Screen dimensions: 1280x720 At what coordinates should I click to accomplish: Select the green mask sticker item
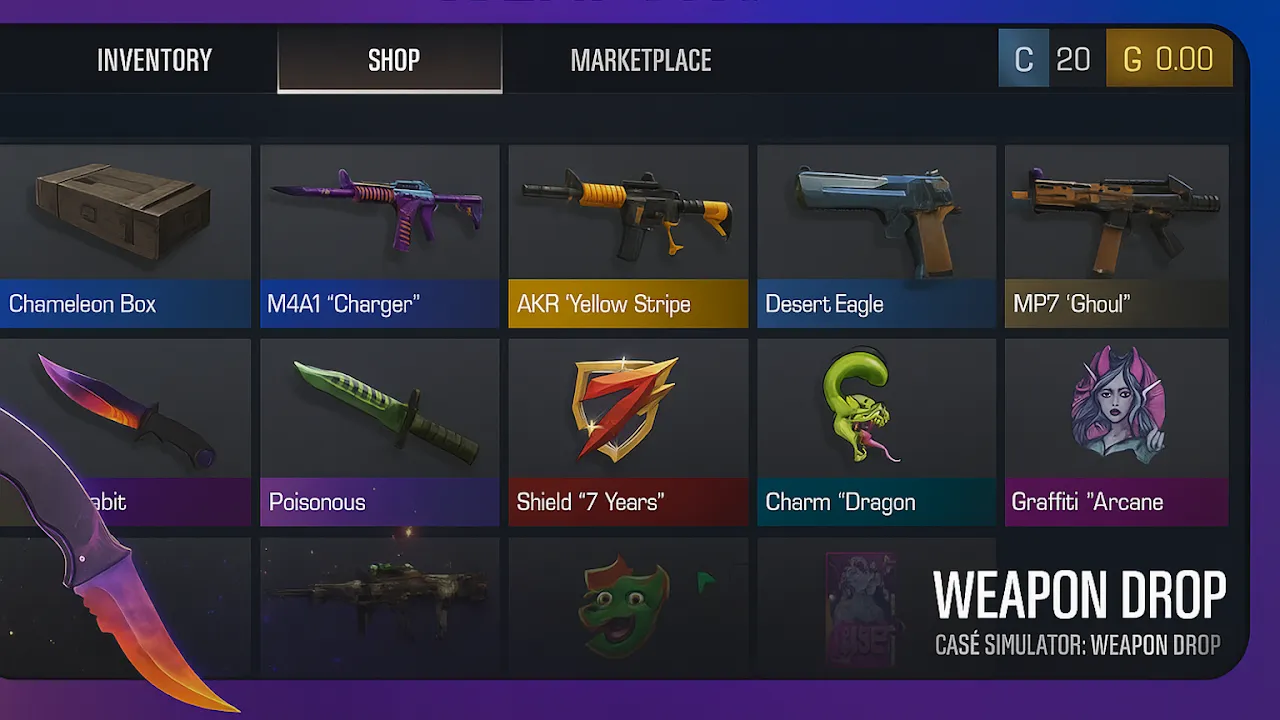coord(627,605)
